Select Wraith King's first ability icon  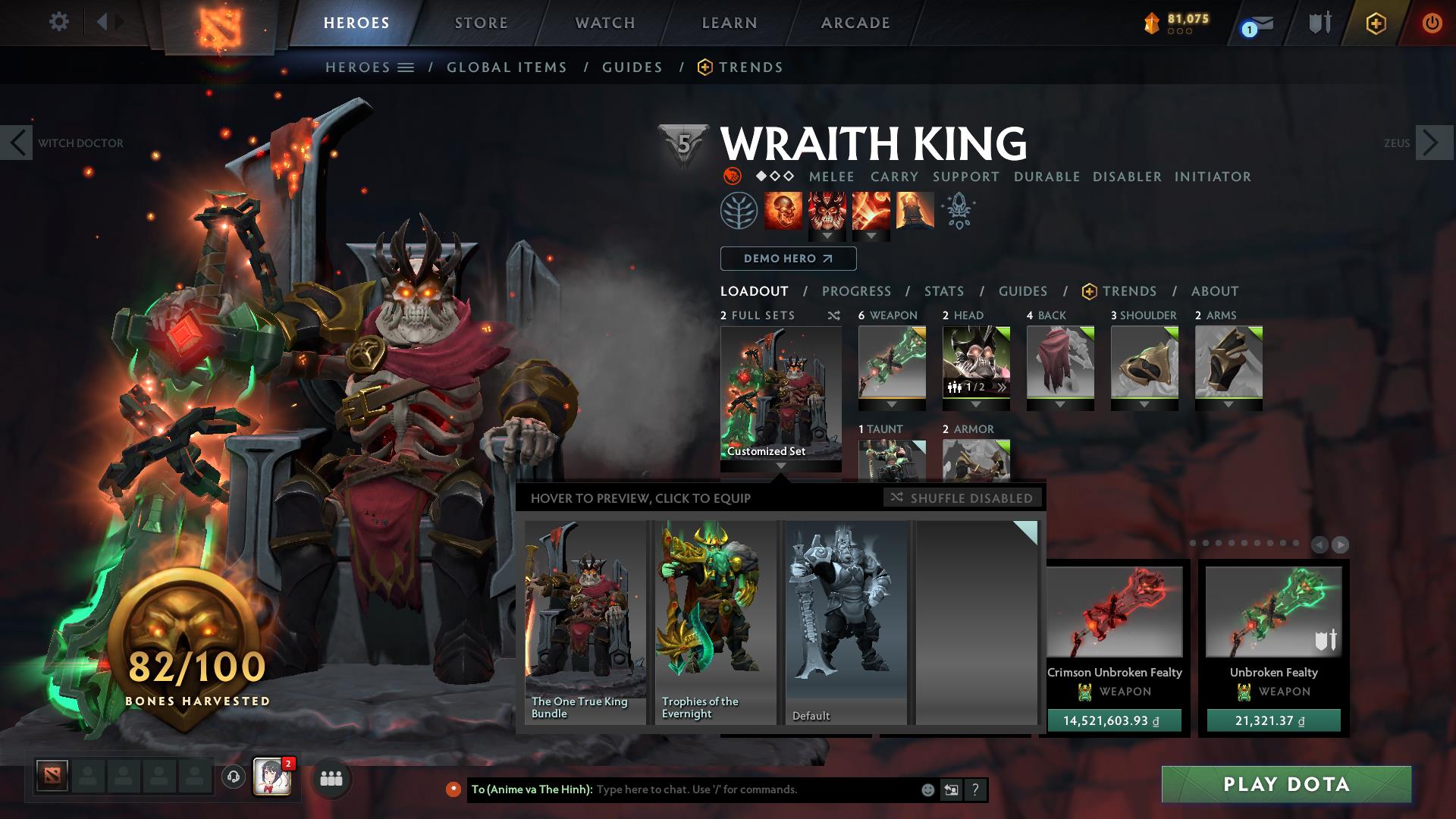click(784, 211)
